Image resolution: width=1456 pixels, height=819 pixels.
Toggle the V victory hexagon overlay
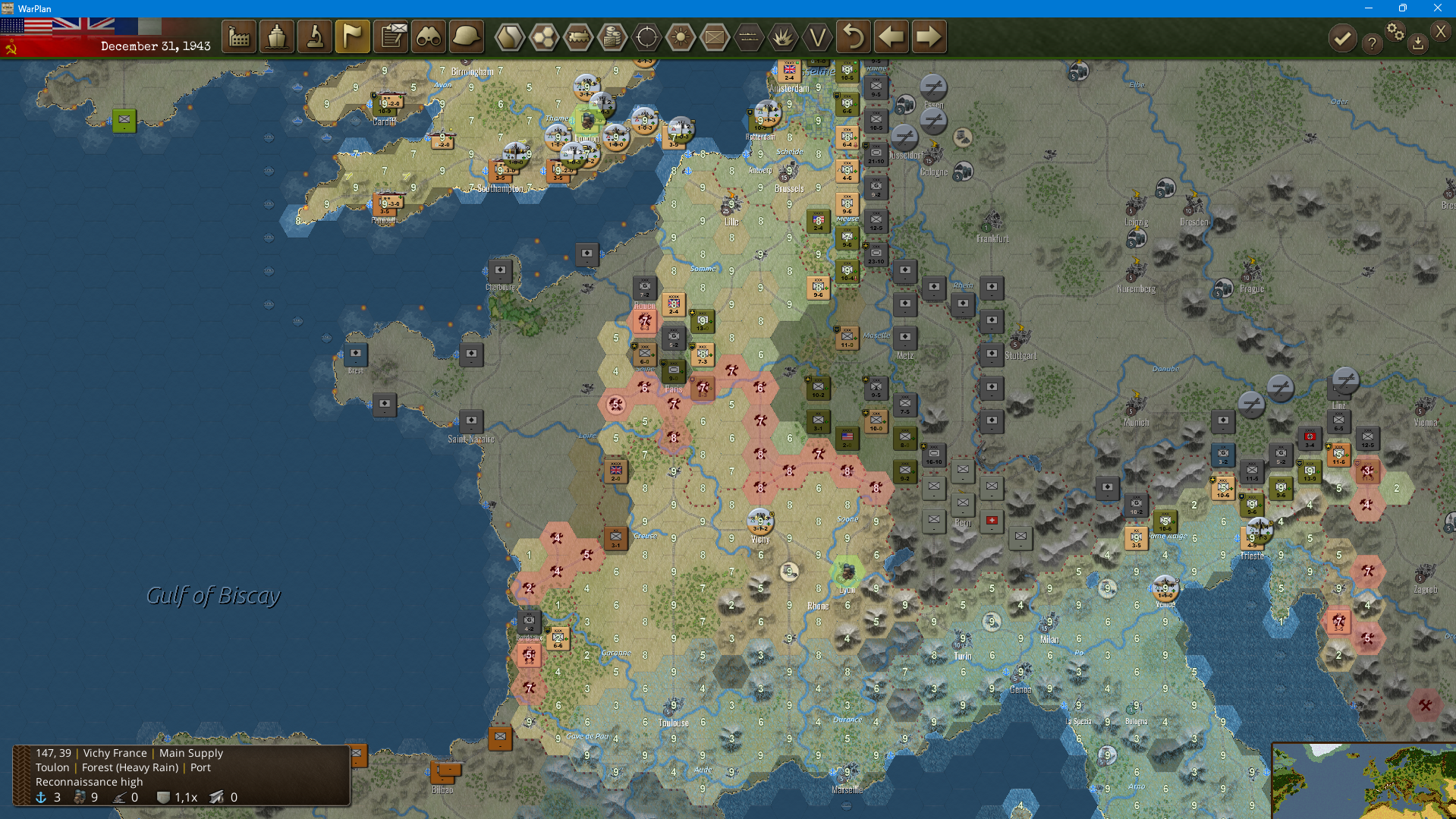pos(817,36)
